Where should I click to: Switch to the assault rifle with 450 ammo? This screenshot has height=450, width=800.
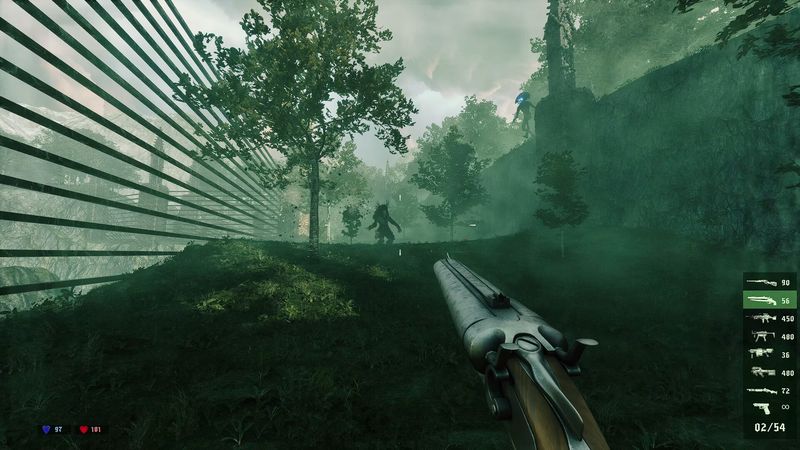(x=768, y=318)
